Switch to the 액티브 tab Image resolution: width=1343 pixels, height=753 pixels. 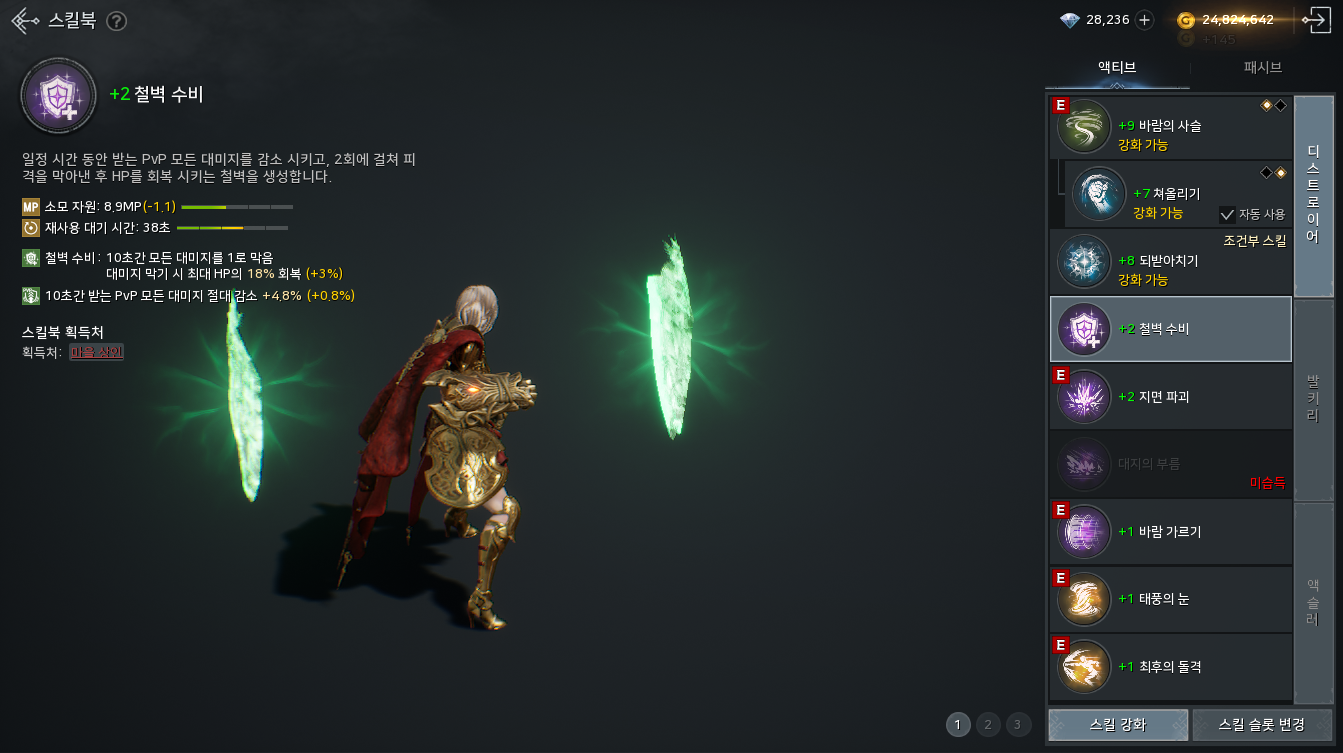[1117, 68]
